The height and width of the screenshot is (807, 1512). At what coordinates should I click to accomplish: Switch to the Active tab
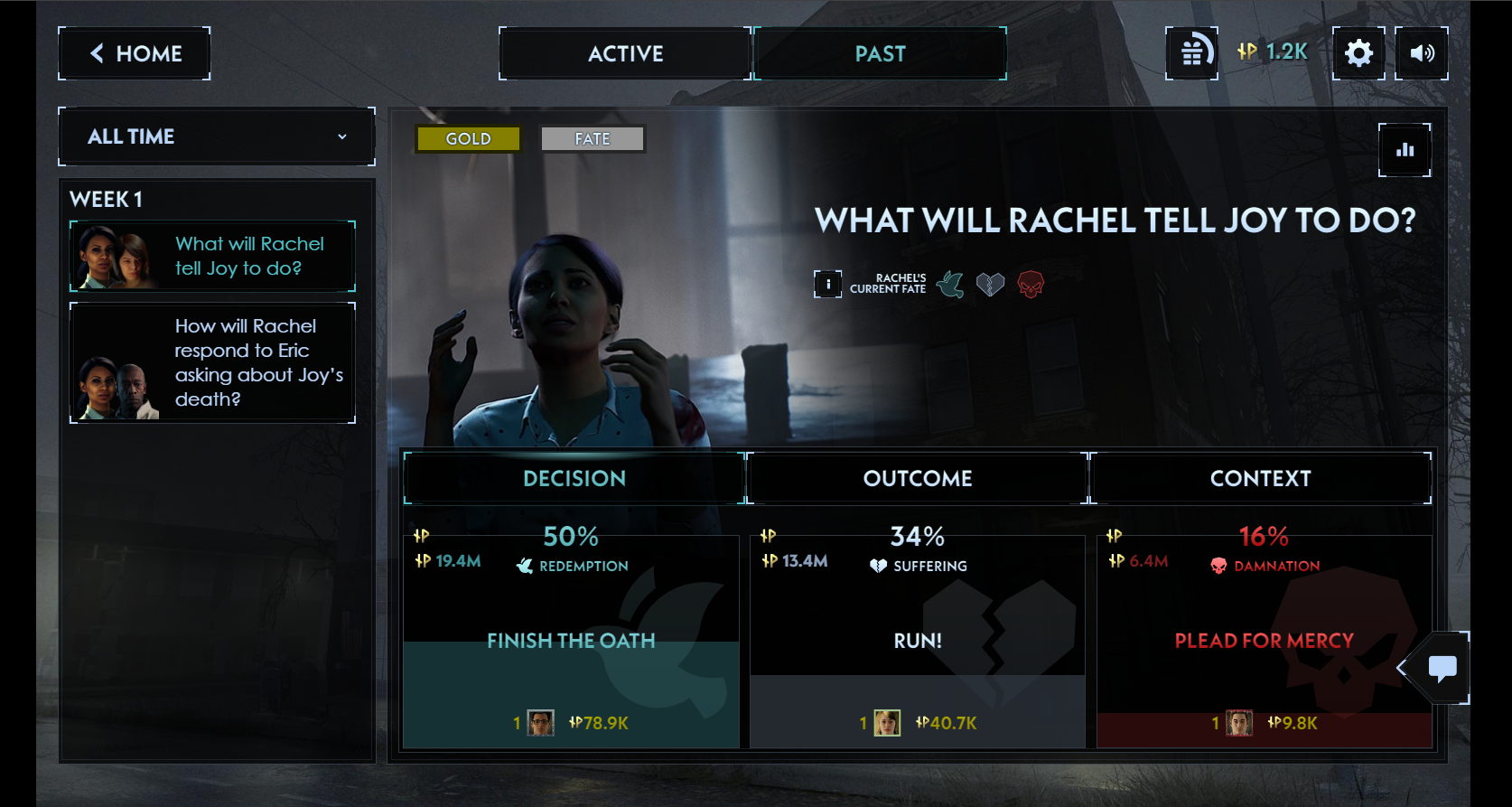pyautogui.click(x=625, y=53)
